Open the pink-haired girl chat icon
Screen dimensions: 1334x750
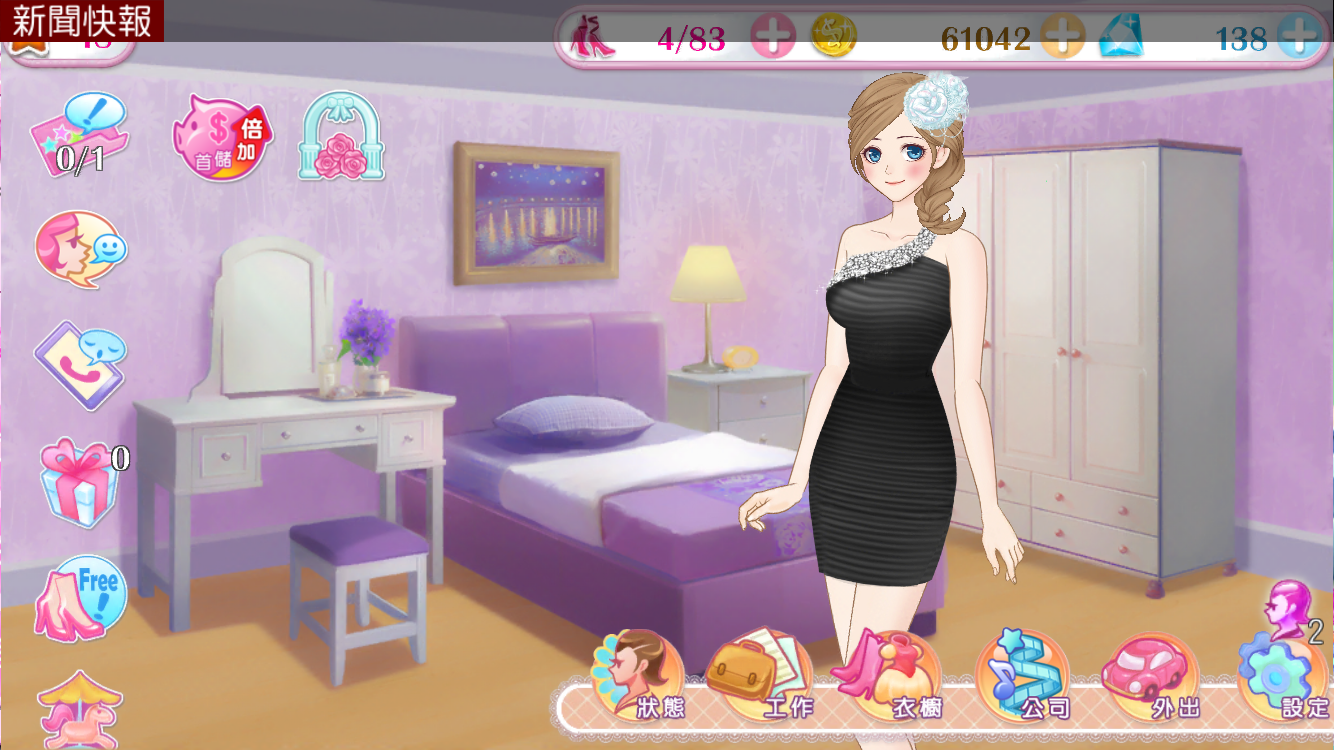[x=80, y=248]
